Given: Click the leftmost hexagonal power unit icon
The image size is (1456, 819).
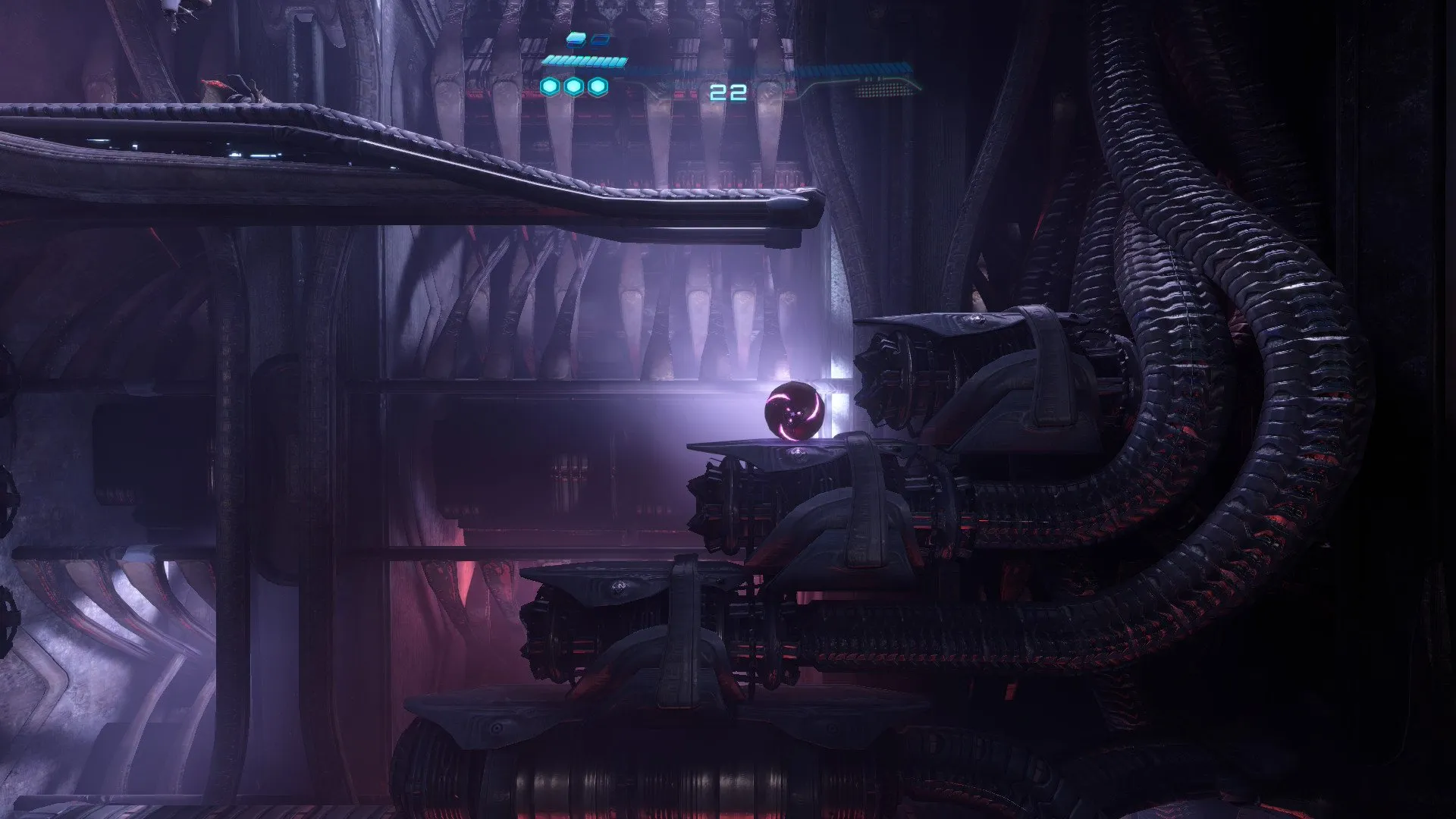Looking at the screenshot, I should click(x=551, y=87).
